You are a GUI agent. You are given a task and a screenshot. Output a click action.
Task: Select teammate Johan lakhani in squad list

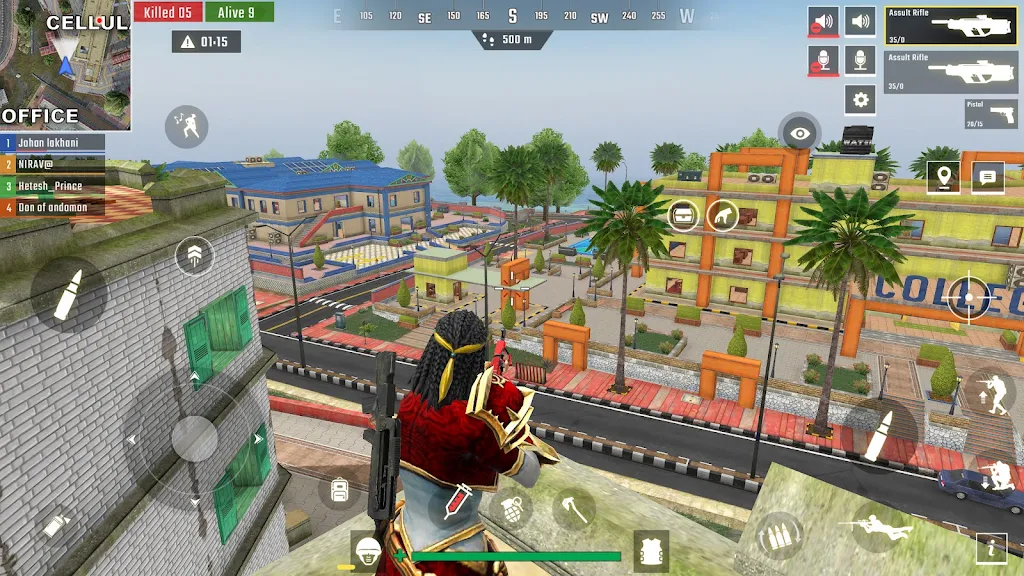coord(53,143)
